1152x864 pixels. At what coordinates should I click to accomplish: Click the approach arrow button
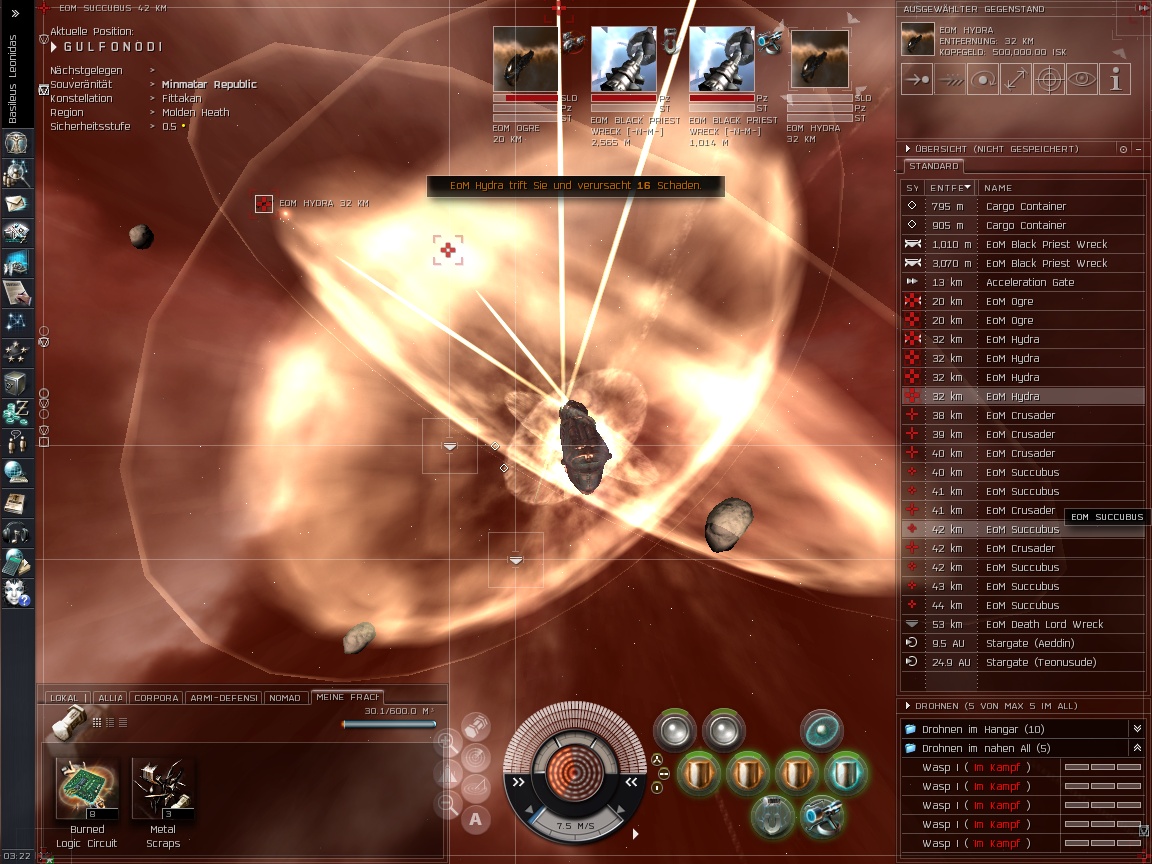917,79
